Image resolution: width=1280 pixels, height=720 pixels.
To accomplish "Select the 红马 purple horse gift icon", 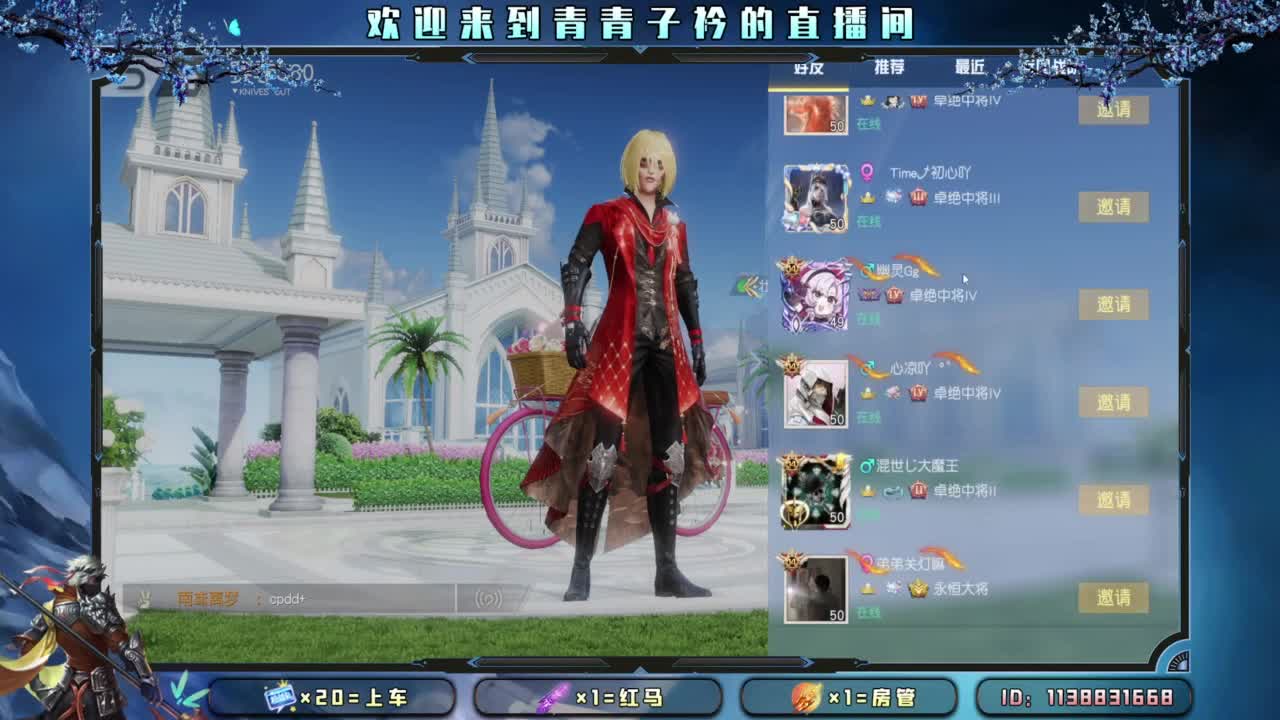I will point(553,697).
